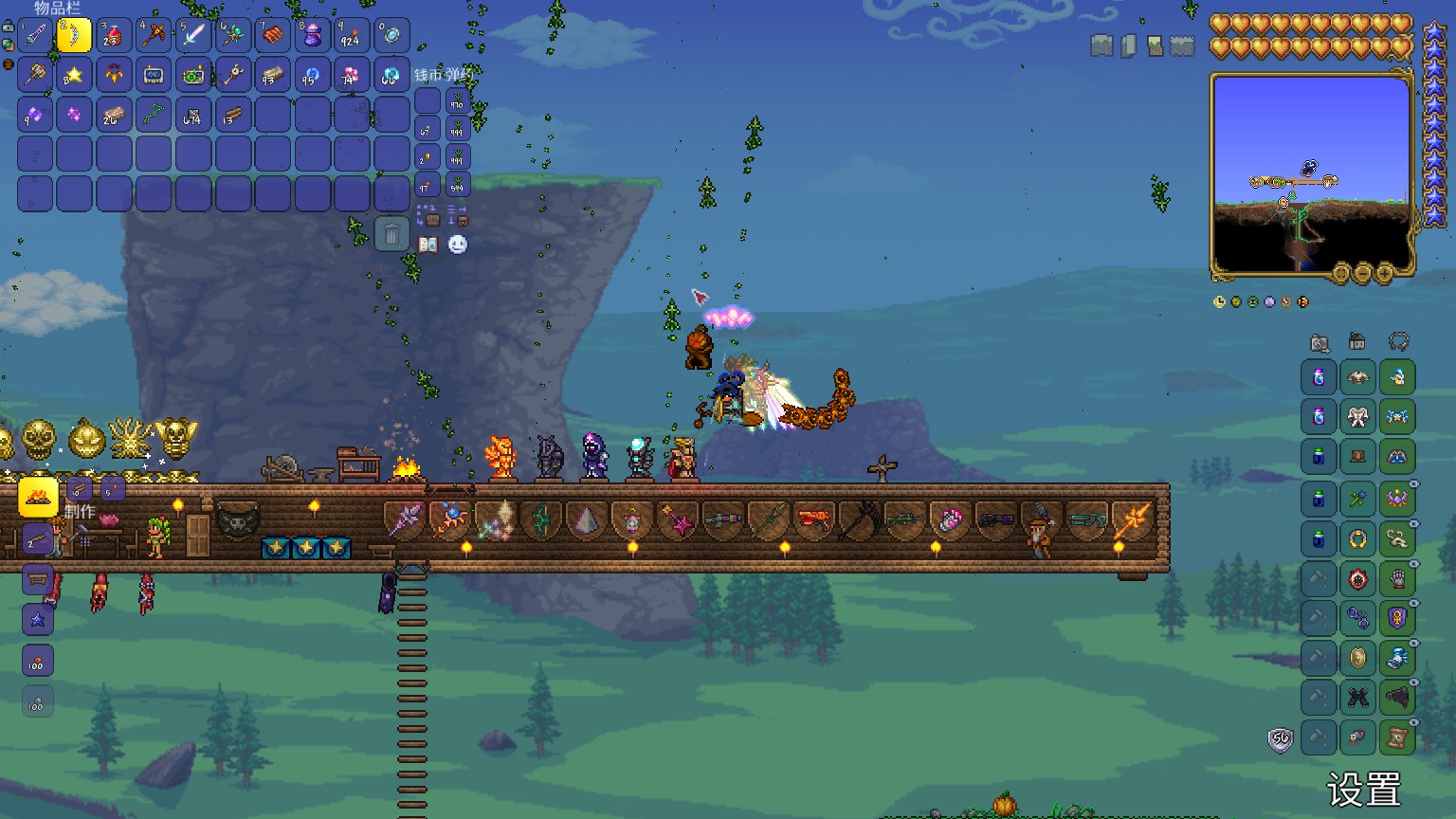Choose the hammer-axe in hotbar slot 4

point(154,36)
